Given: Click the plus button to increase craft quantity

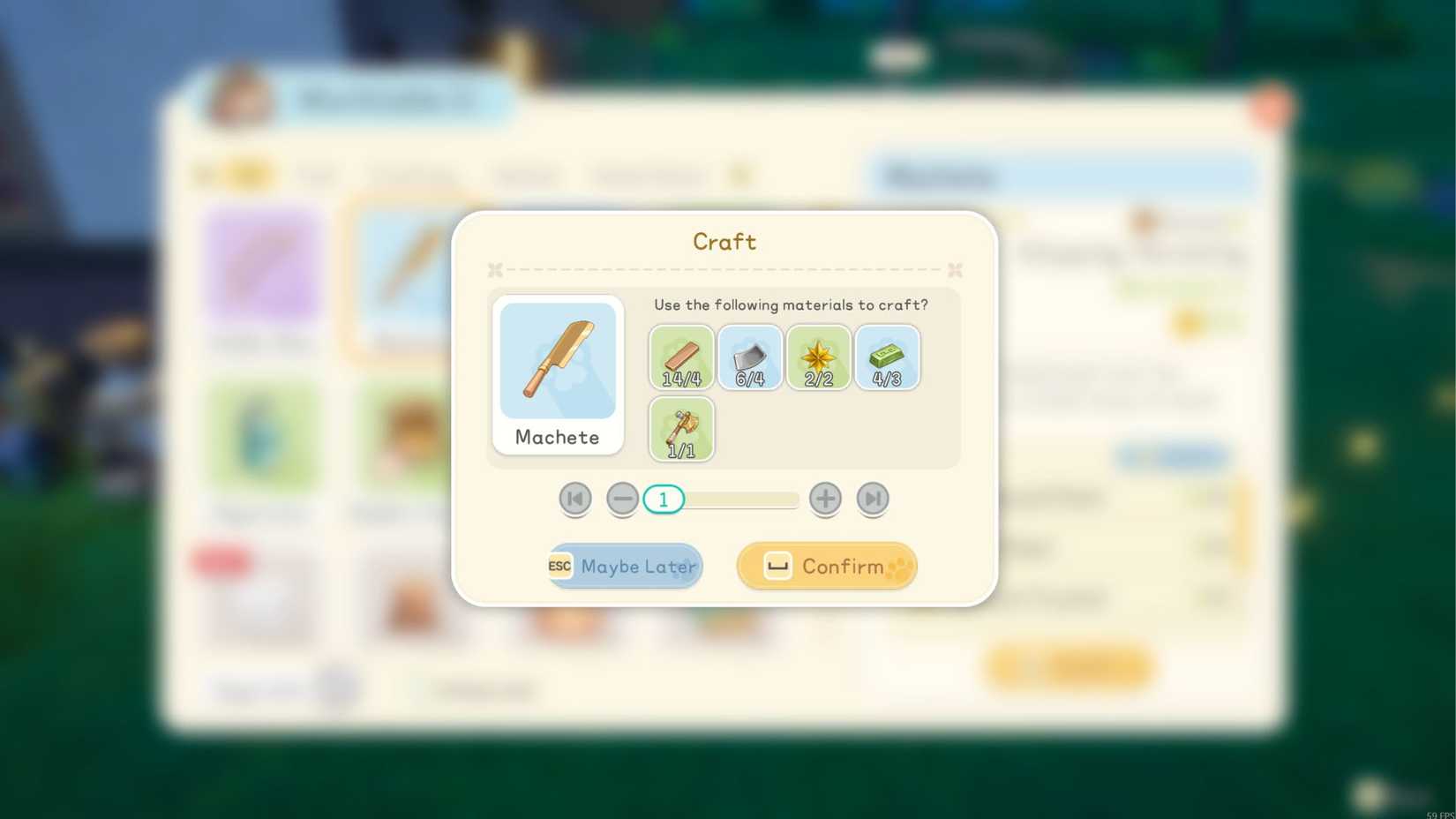Looking at the screenshot, I should (824, 498).
